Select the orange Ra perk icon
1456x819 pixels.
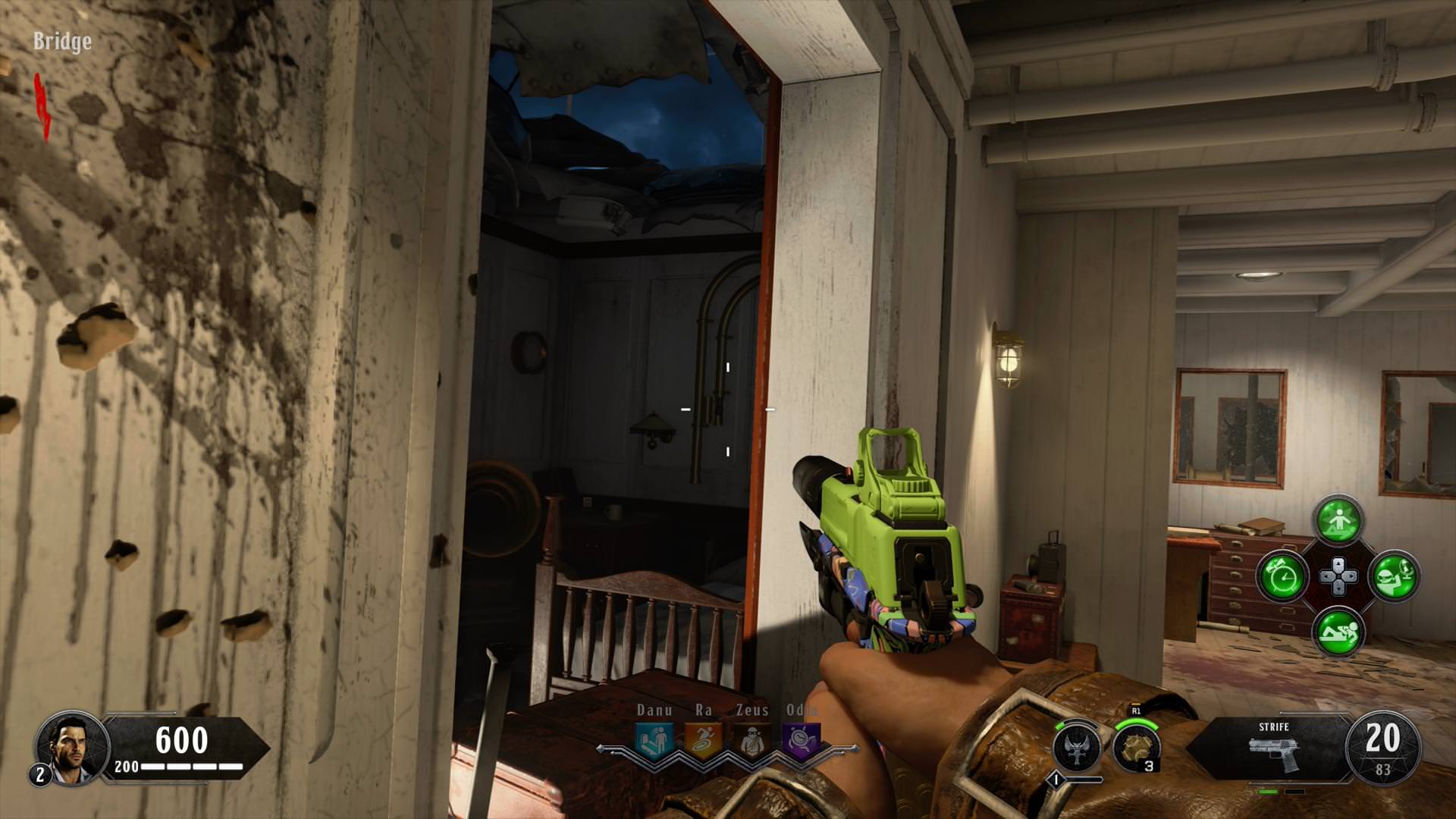(703, 741)
